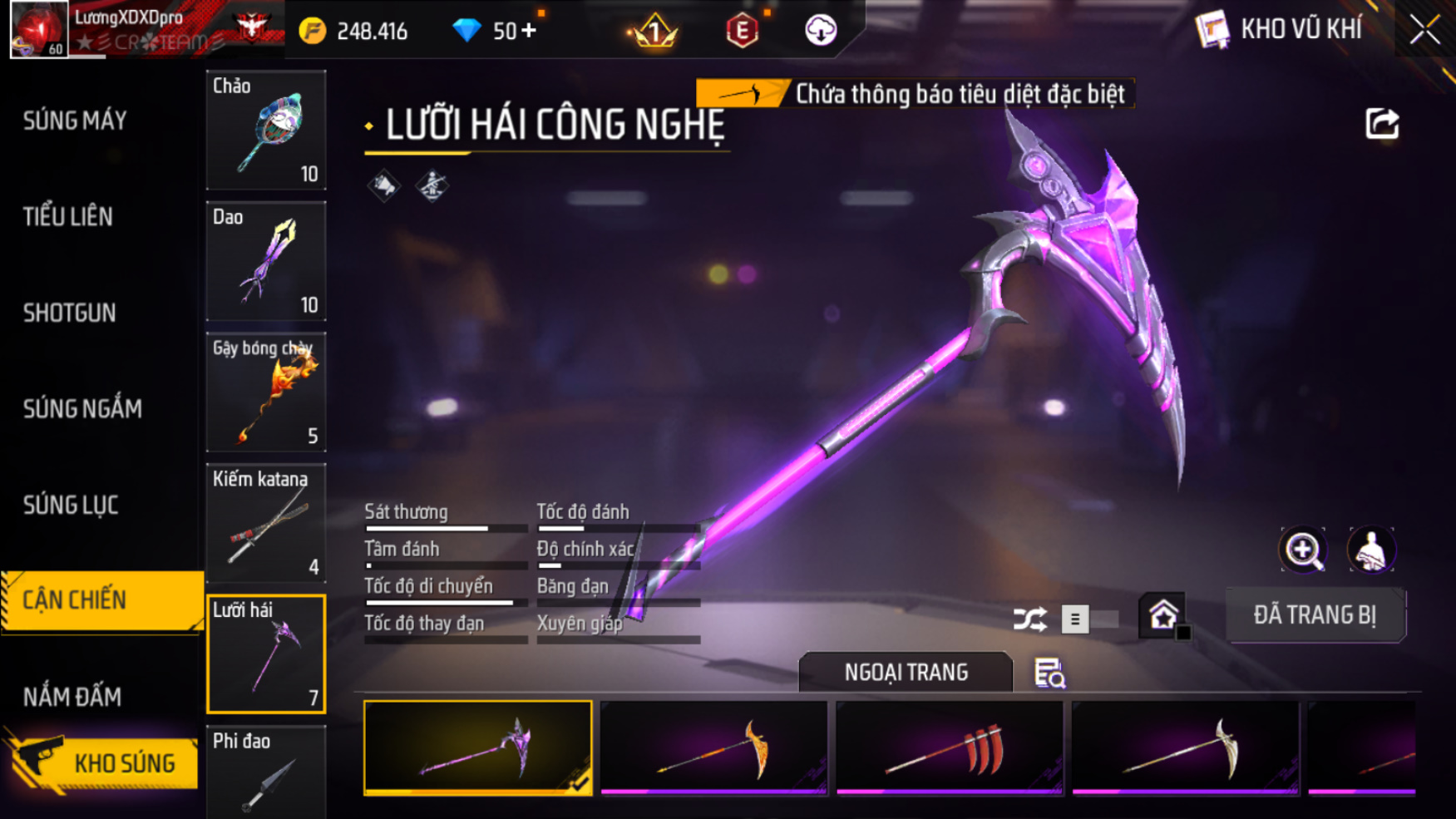Choose the red triple-blade scythe skin
The height and width of the screenshot is (819, 1456).
coord(949,747)
